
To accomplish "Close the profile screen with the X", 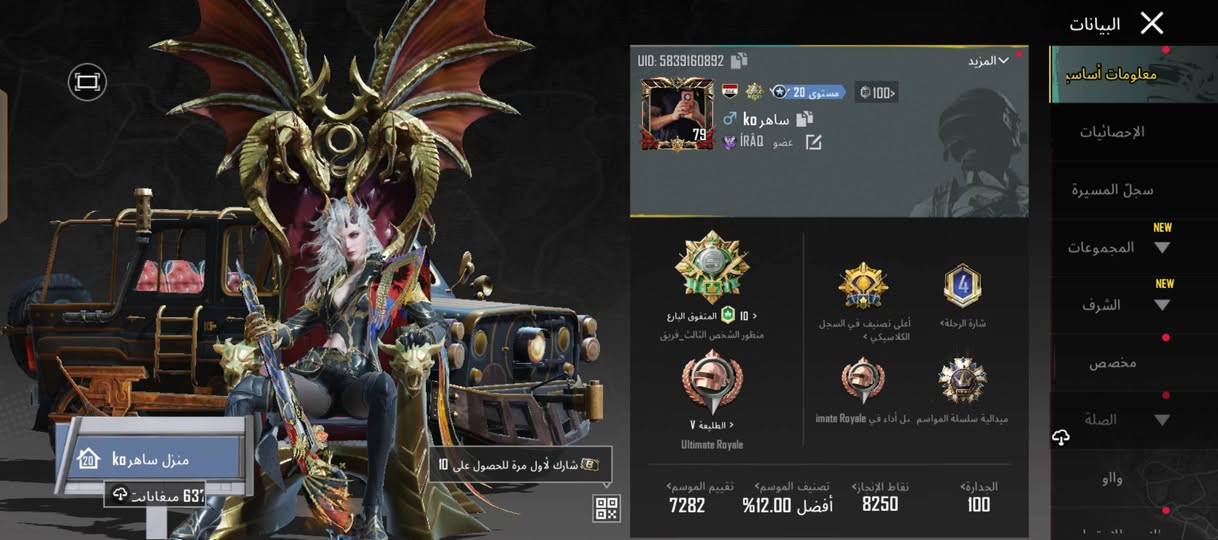I will (1152, 23).
